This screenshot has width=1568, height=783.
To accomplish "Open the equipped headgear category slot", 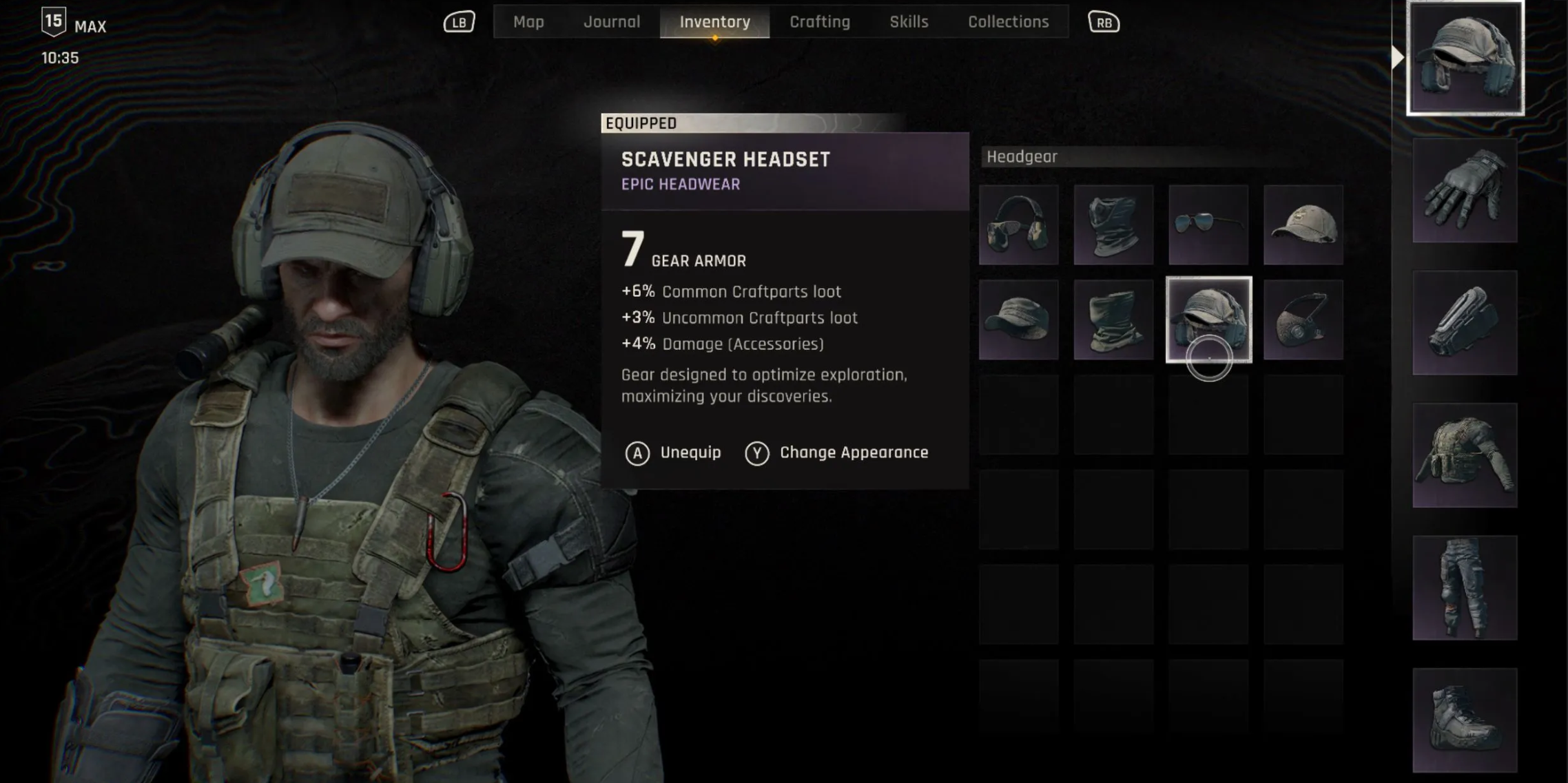I will tap(1465, 58).
